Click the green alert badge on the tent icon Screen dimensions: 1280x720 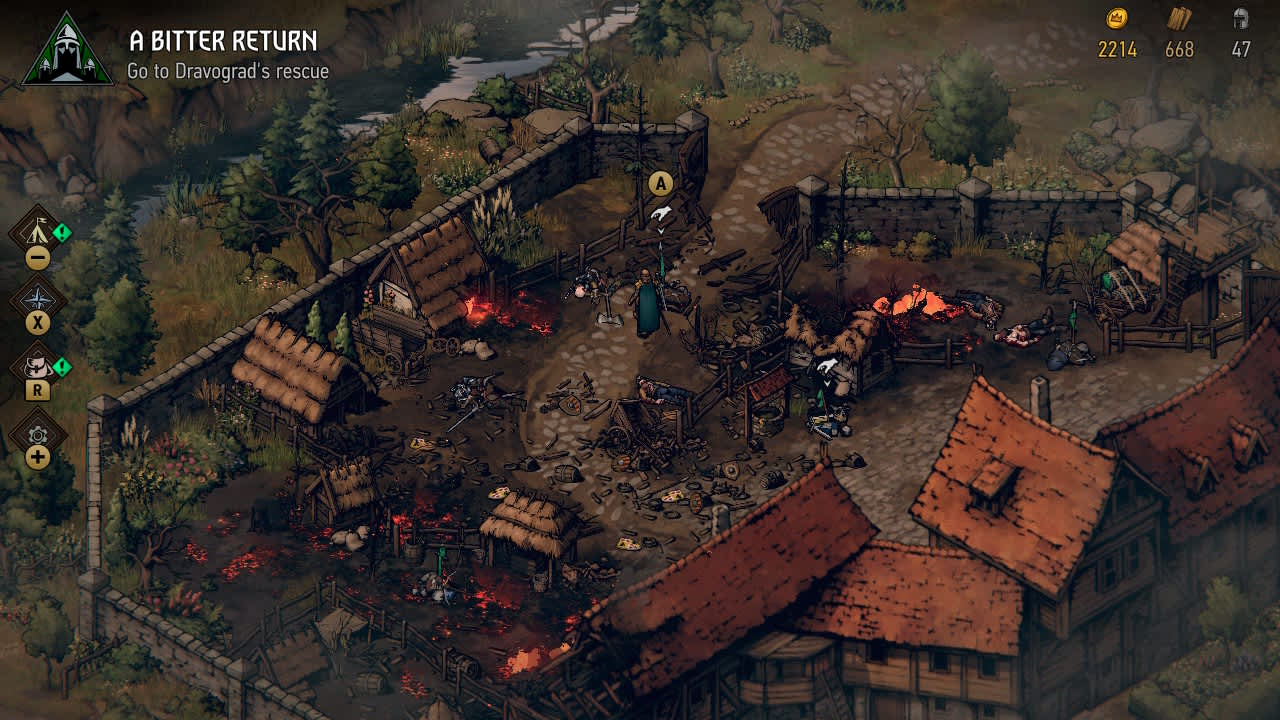click(60, 231)
